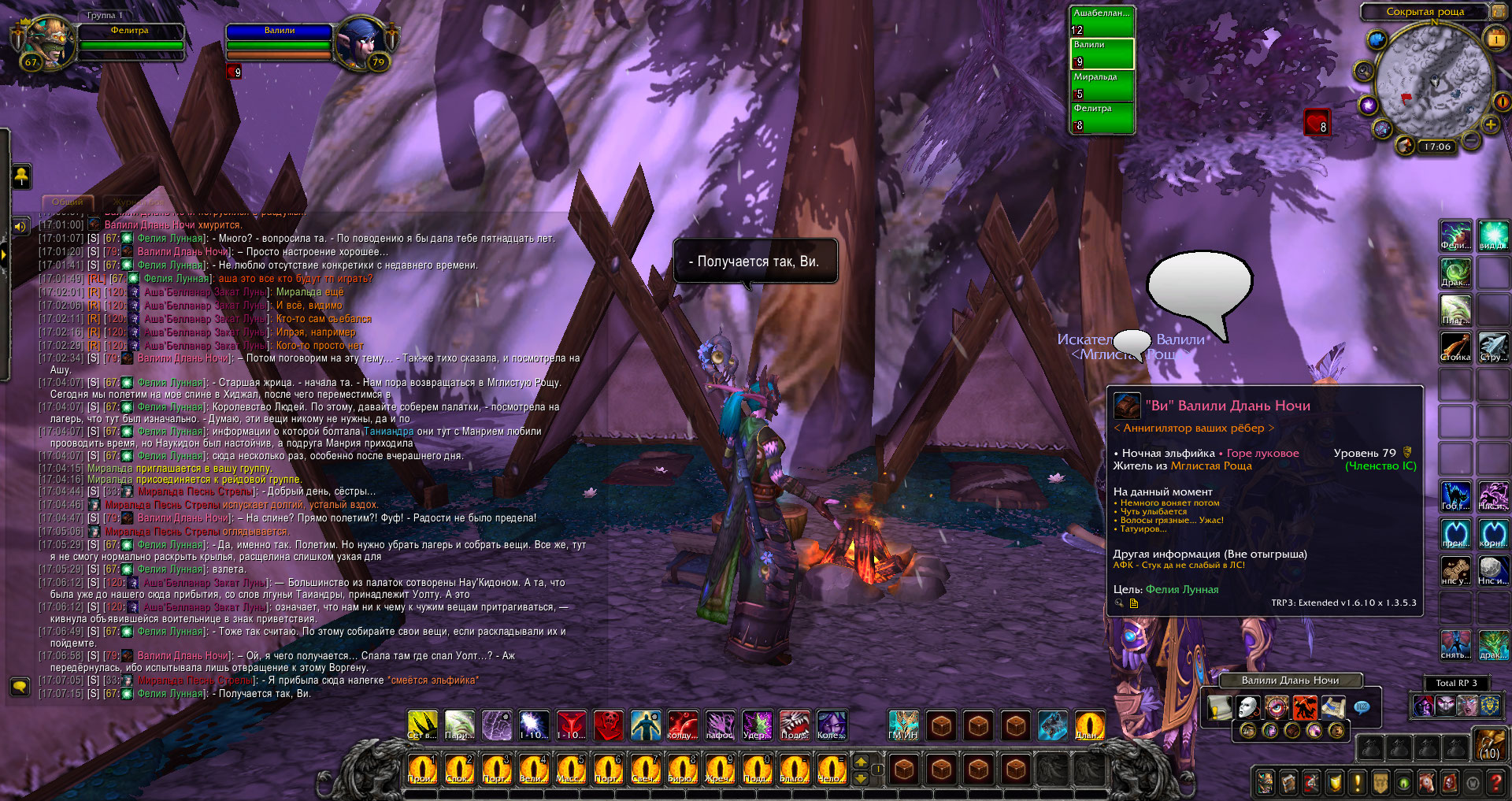The height and width of the screenshot is (801, 1512).
Task: Click the blue elephant minimap button
Action: tap(1377, 39)
